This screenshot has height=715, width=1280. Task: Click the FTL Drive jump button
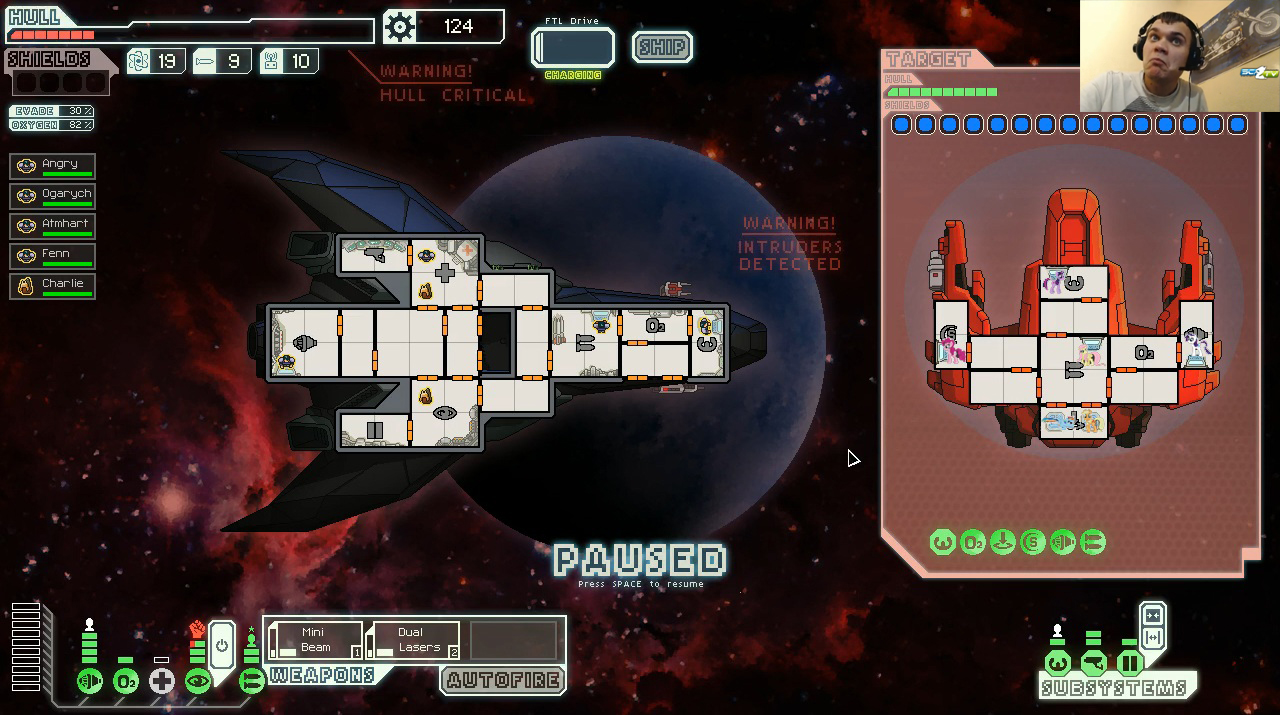pyautogui.click(x=573, y=48)
